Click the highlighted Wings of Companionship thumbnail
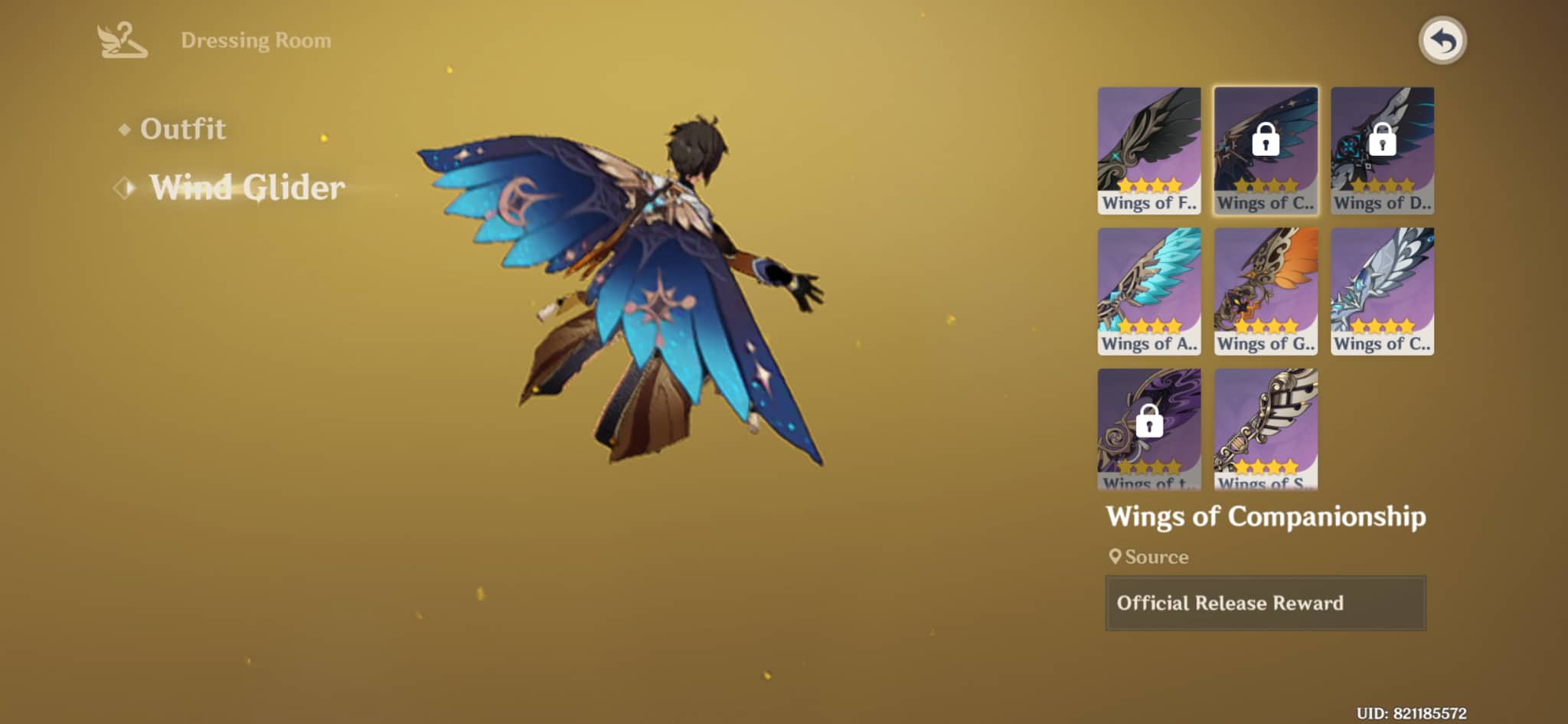Viewport: 1568px width, 724px height. [1266, 149]
